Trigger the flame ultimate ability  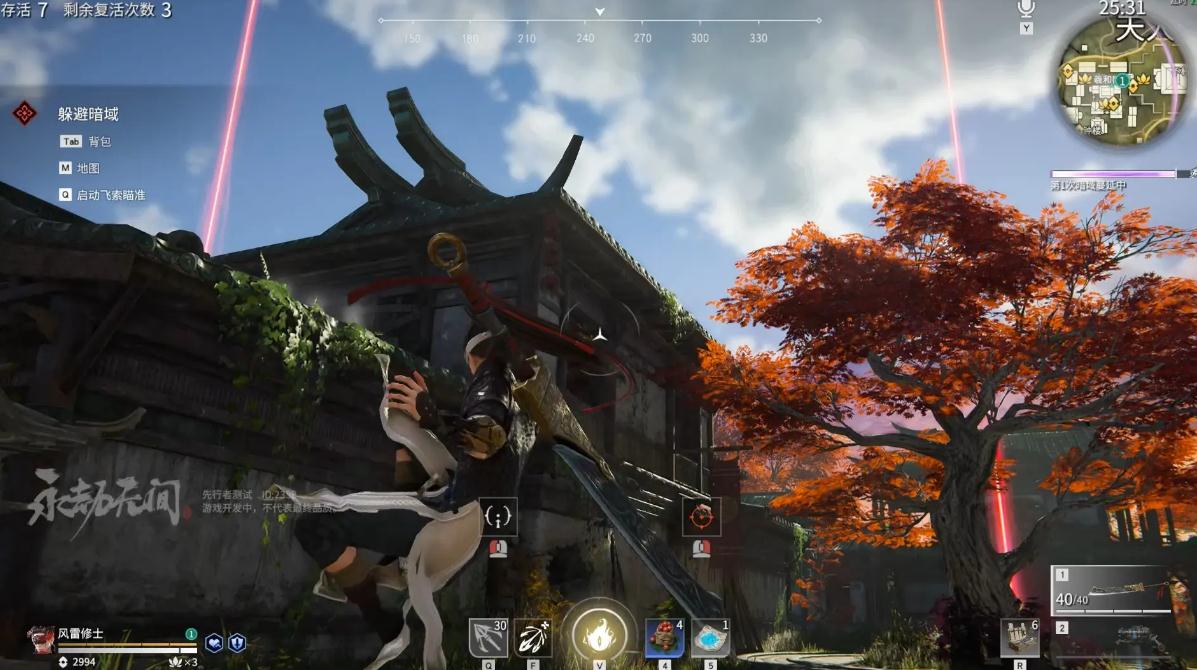point(599,634)
